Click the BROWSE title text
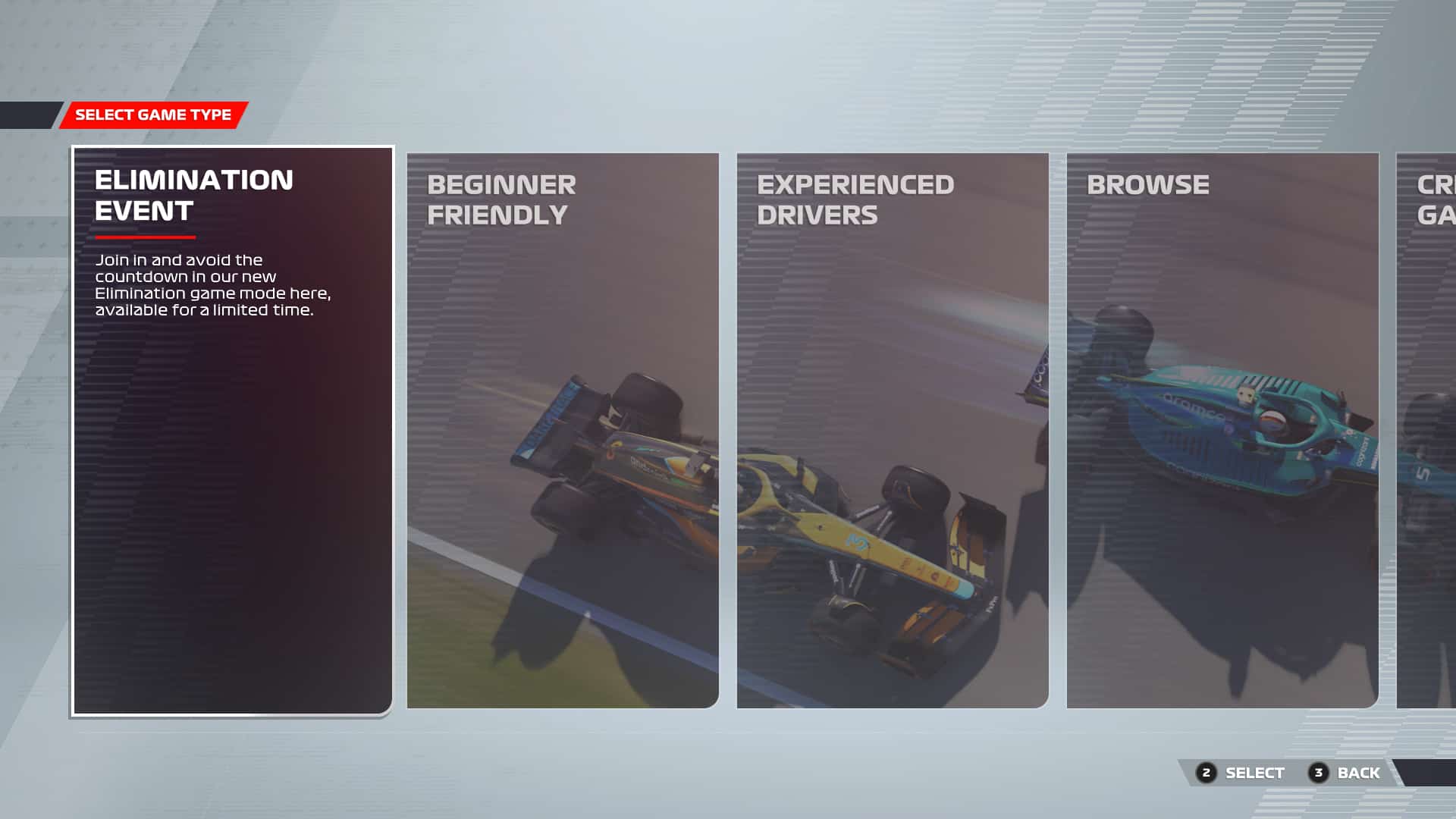 pyautogui.click(x=1149, y=184)
